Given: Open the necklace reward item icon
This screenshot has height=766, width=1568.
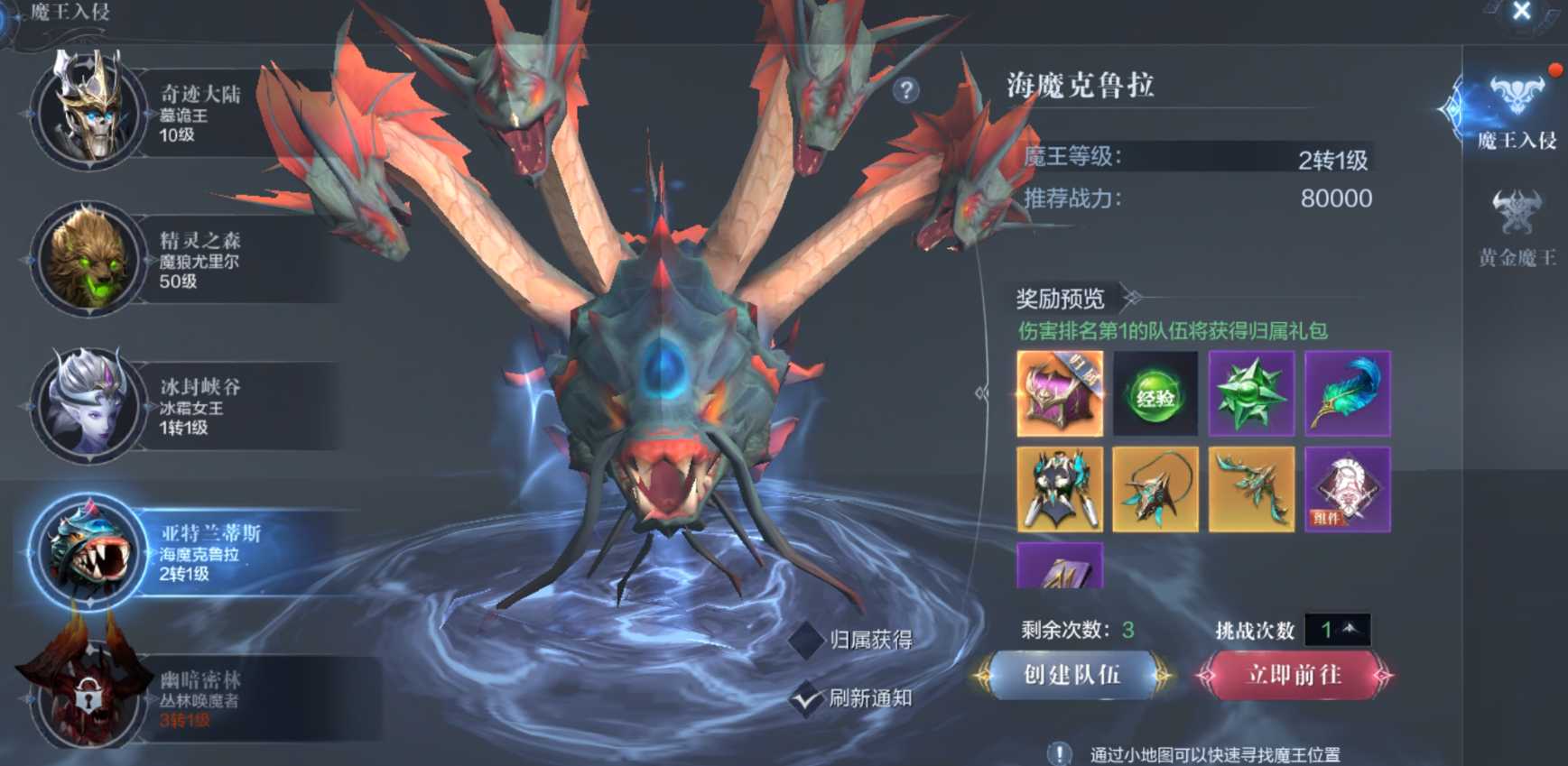Looking at the screenshot, I should click(x=1156, y=490).
